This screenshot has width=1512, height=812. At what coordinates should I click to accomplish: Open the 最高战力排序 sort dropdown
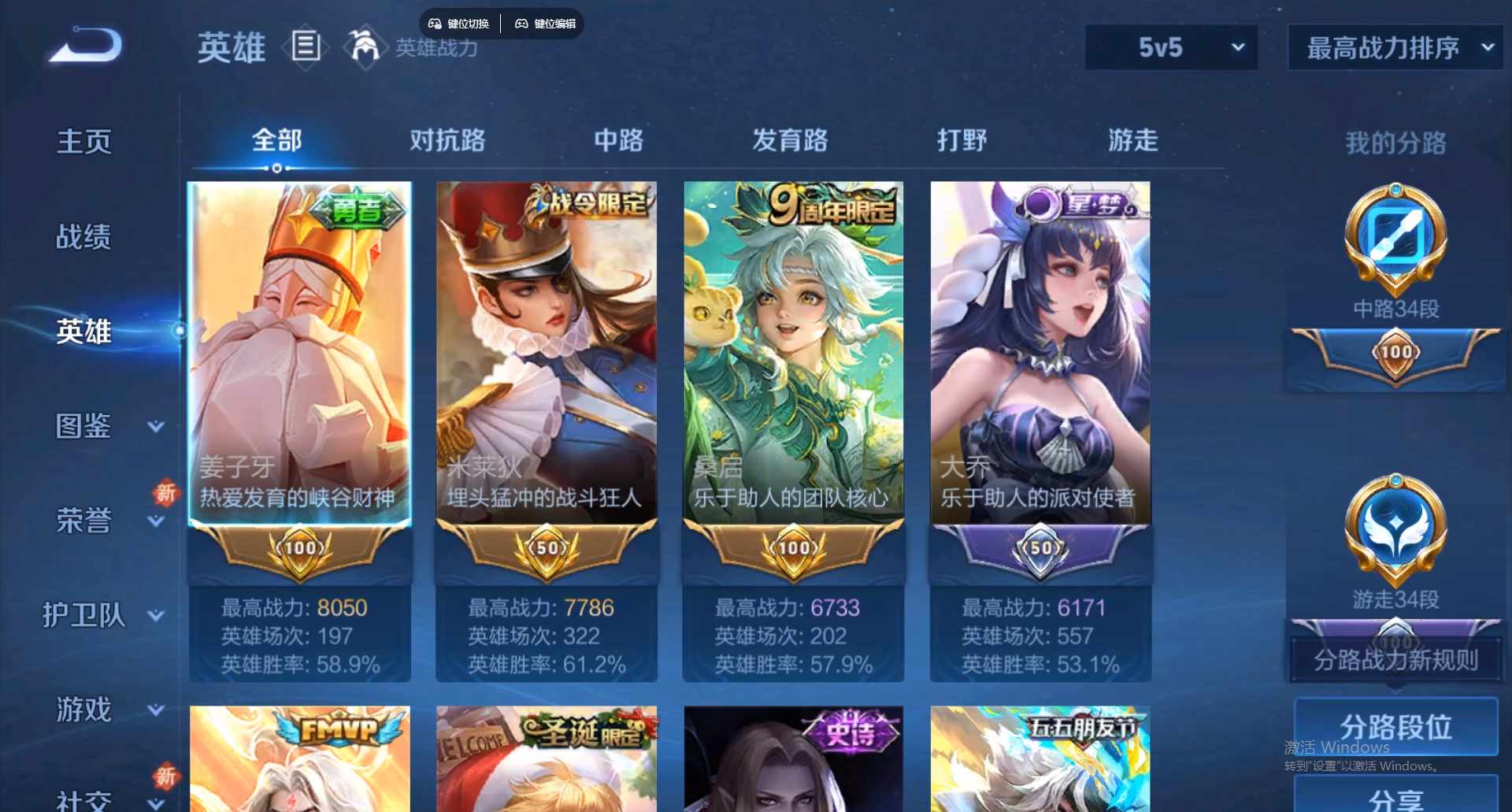tap(1392, 47)
